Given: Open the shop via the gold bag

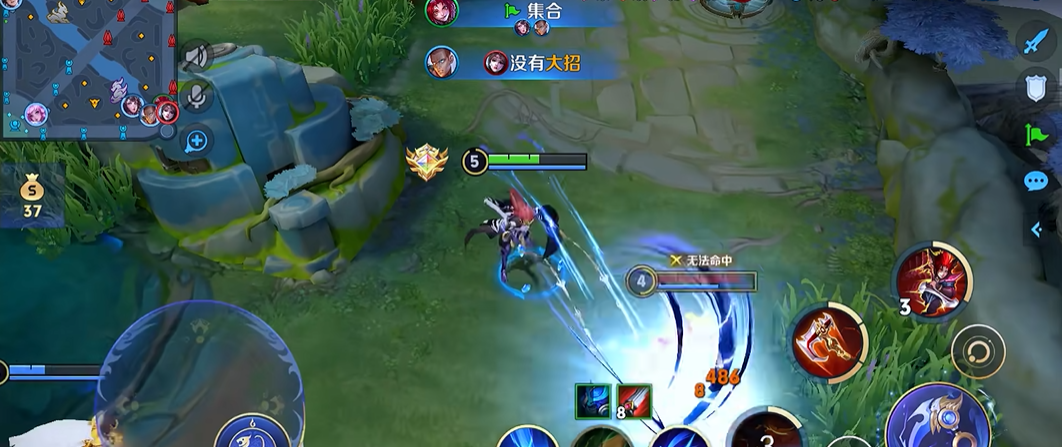Looking at the screenshot, I should (32, 193).
